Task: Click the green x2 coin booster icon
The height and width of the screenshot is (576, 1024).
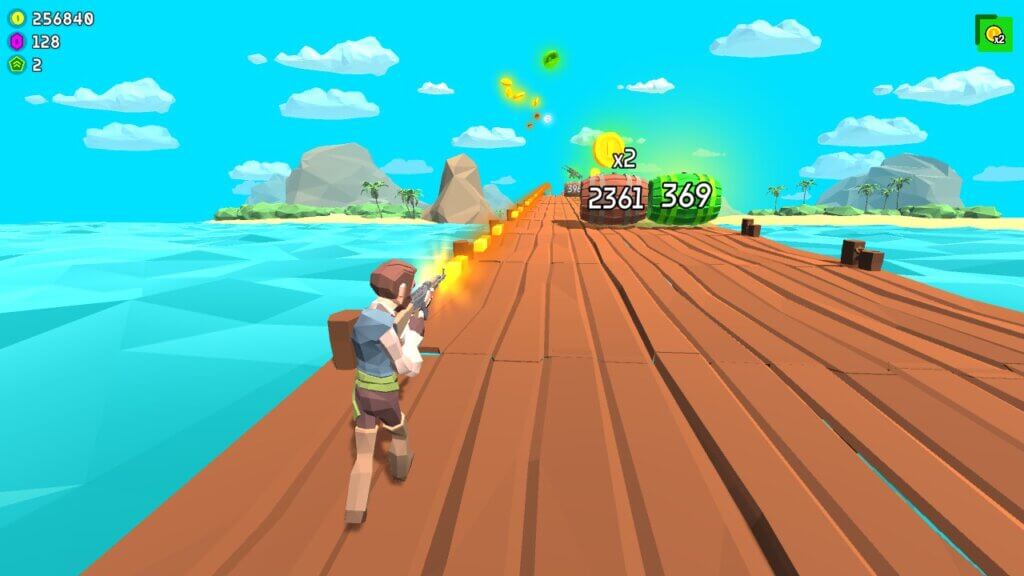Action: pos(993,34)
